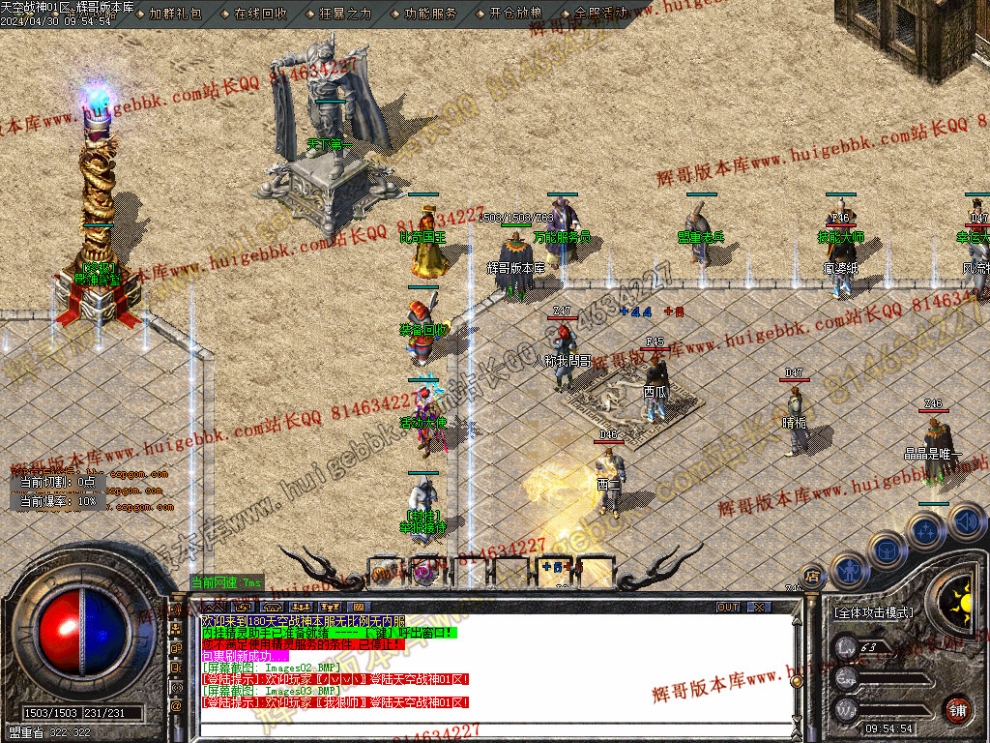990x743 pixels.
Task: Select the 狂暴之力 menu entry
Action: (346, 14)
